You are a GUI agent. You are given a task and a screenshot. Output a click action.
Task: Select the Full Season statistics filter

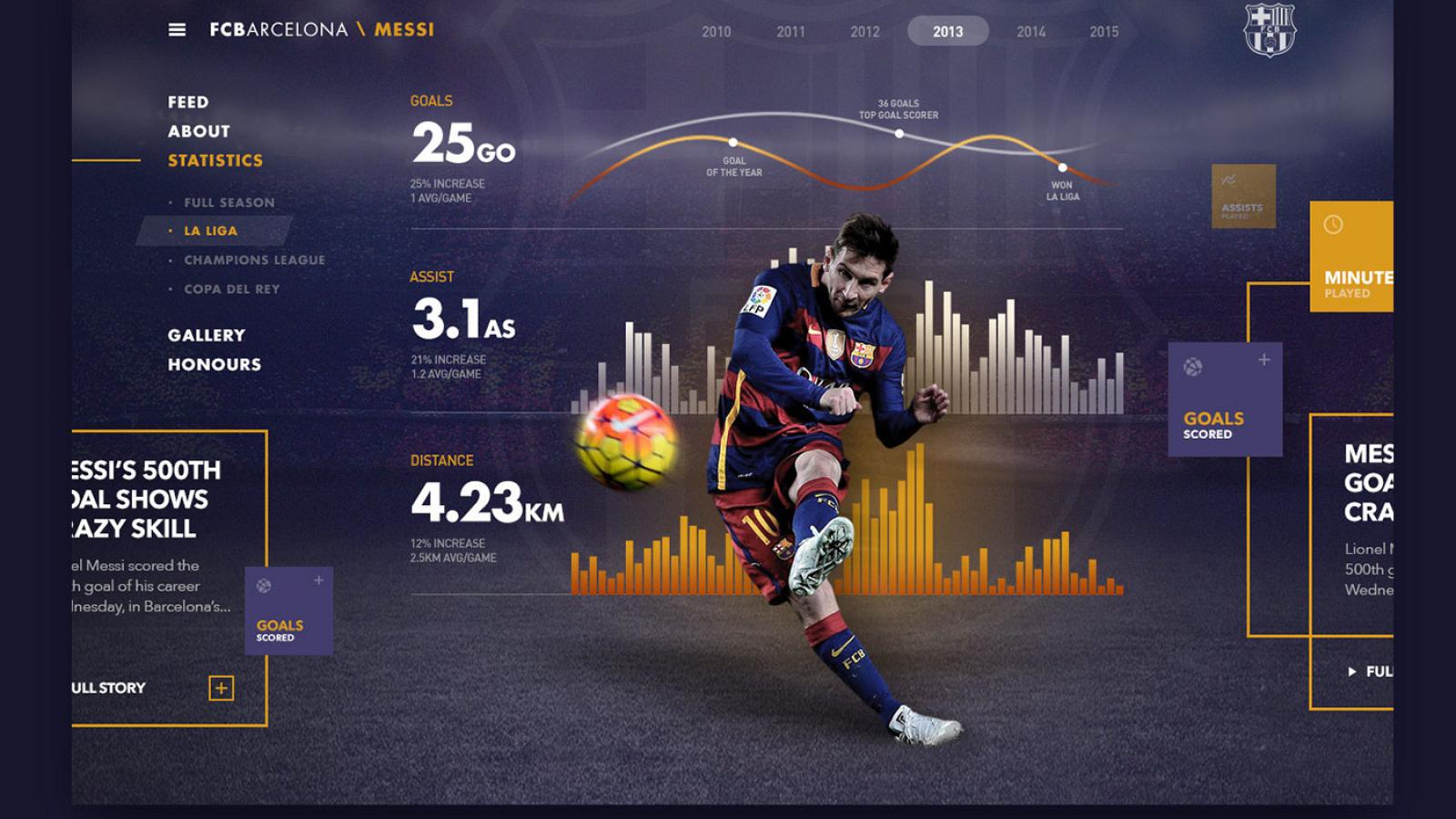[228, 202]
